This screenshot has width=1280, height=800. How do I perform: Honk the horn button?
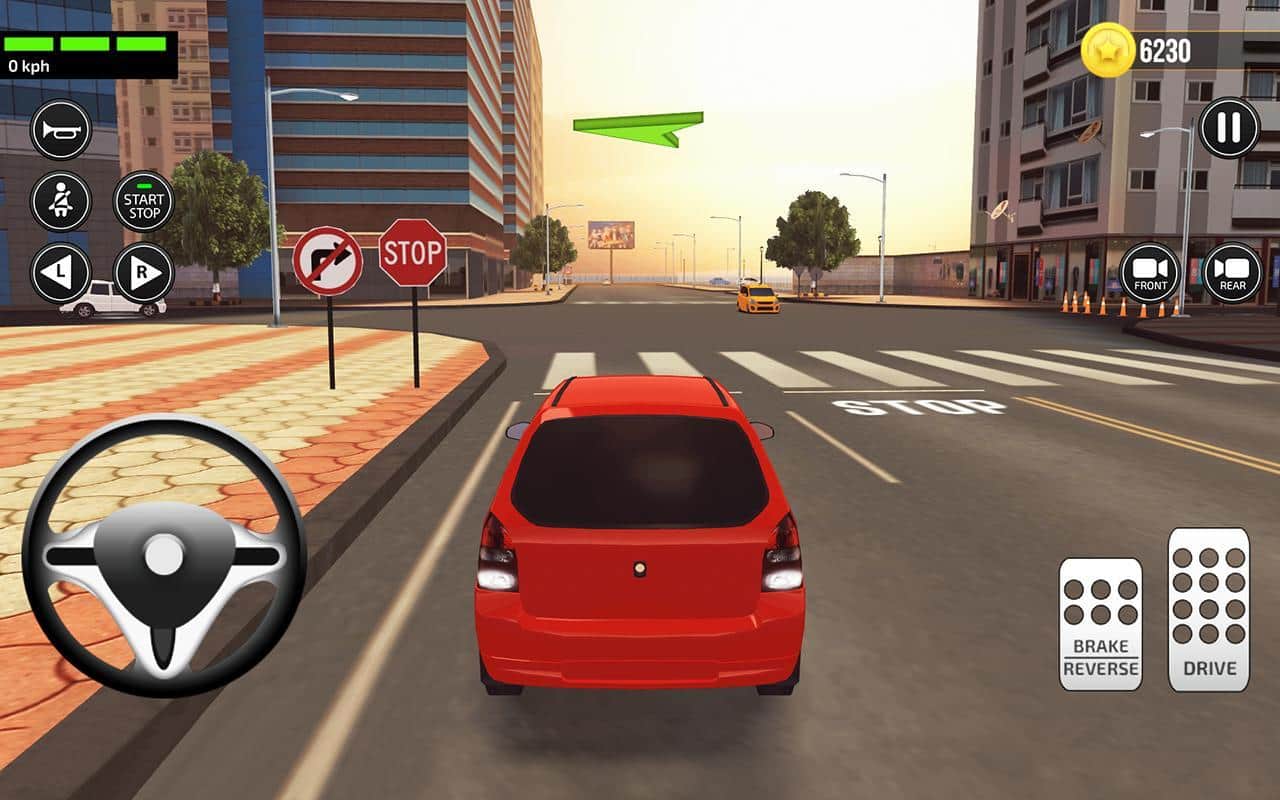pos(61,130)
